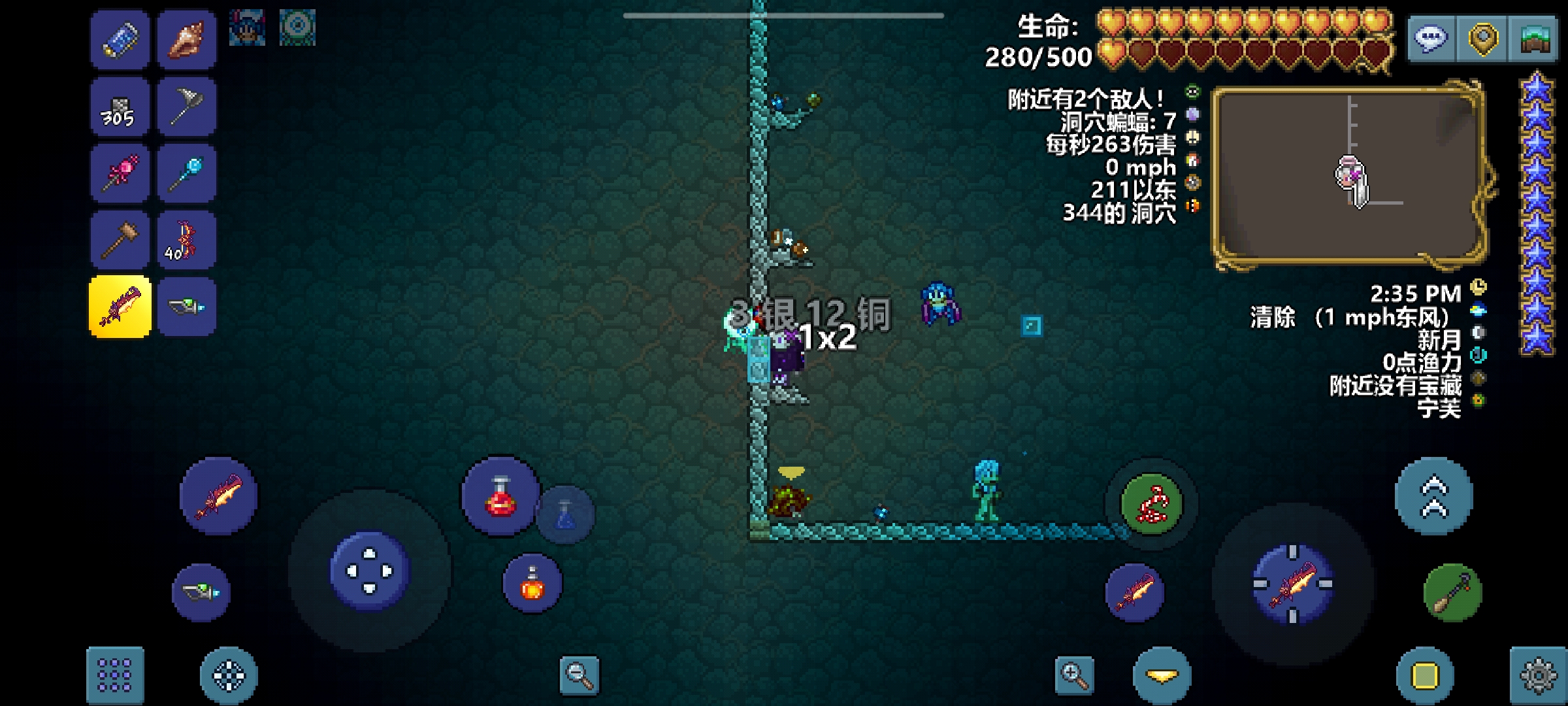The height and width of the screenshot is (706, 1568).
Task: Tap the minimap frame
Action: (1350, 176)
